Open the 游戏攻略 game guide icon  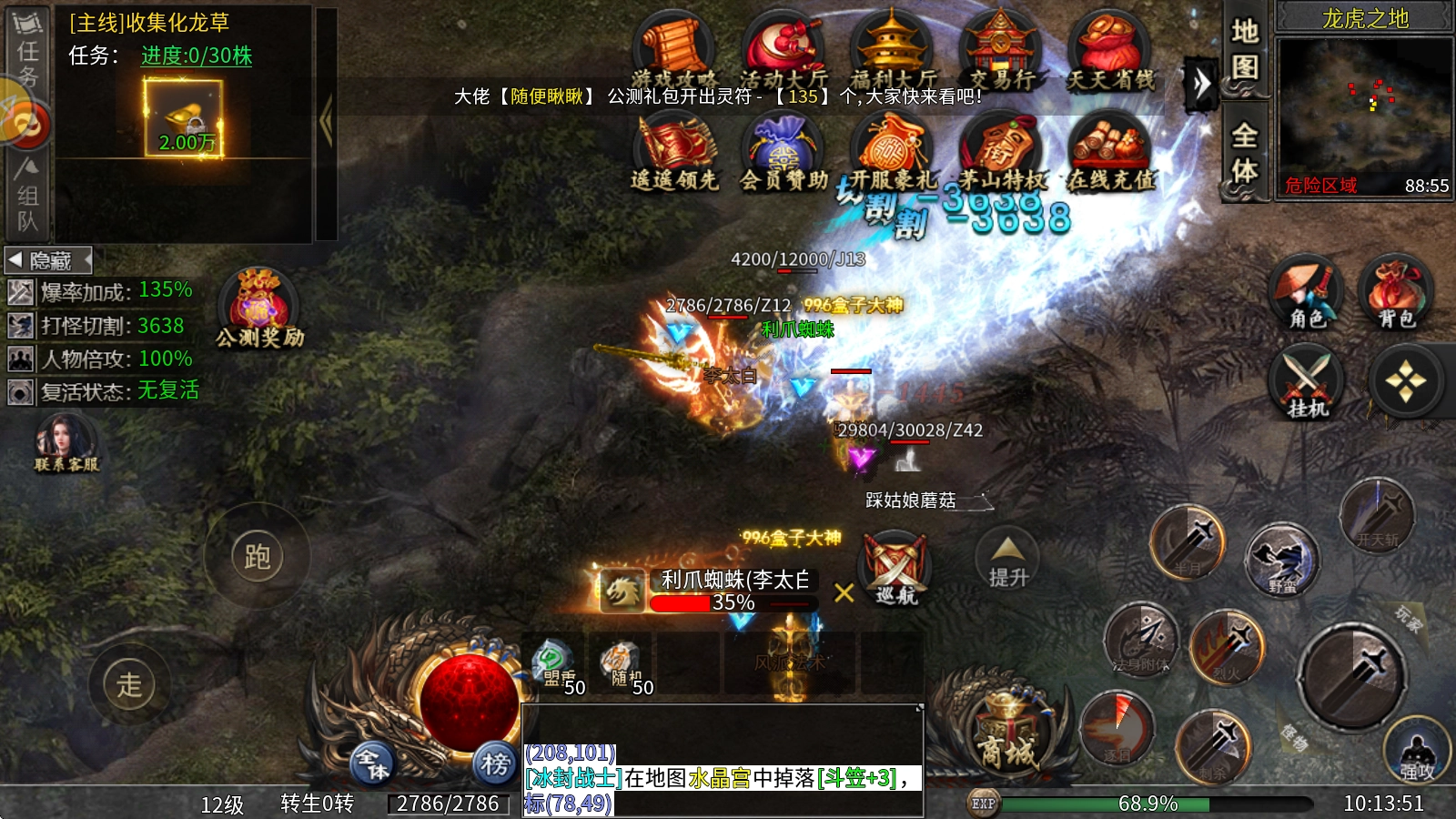pyautogui.click(x=674, y=51)
